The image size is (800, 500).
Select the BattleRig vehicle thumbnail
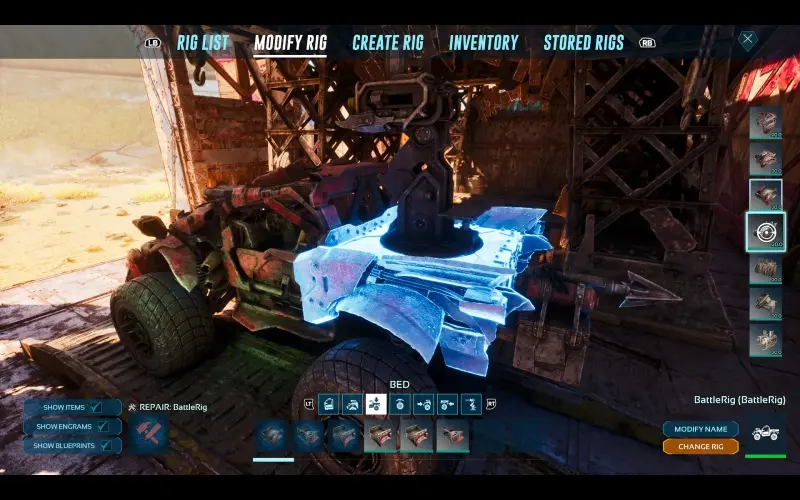click(x=766, y=435)
